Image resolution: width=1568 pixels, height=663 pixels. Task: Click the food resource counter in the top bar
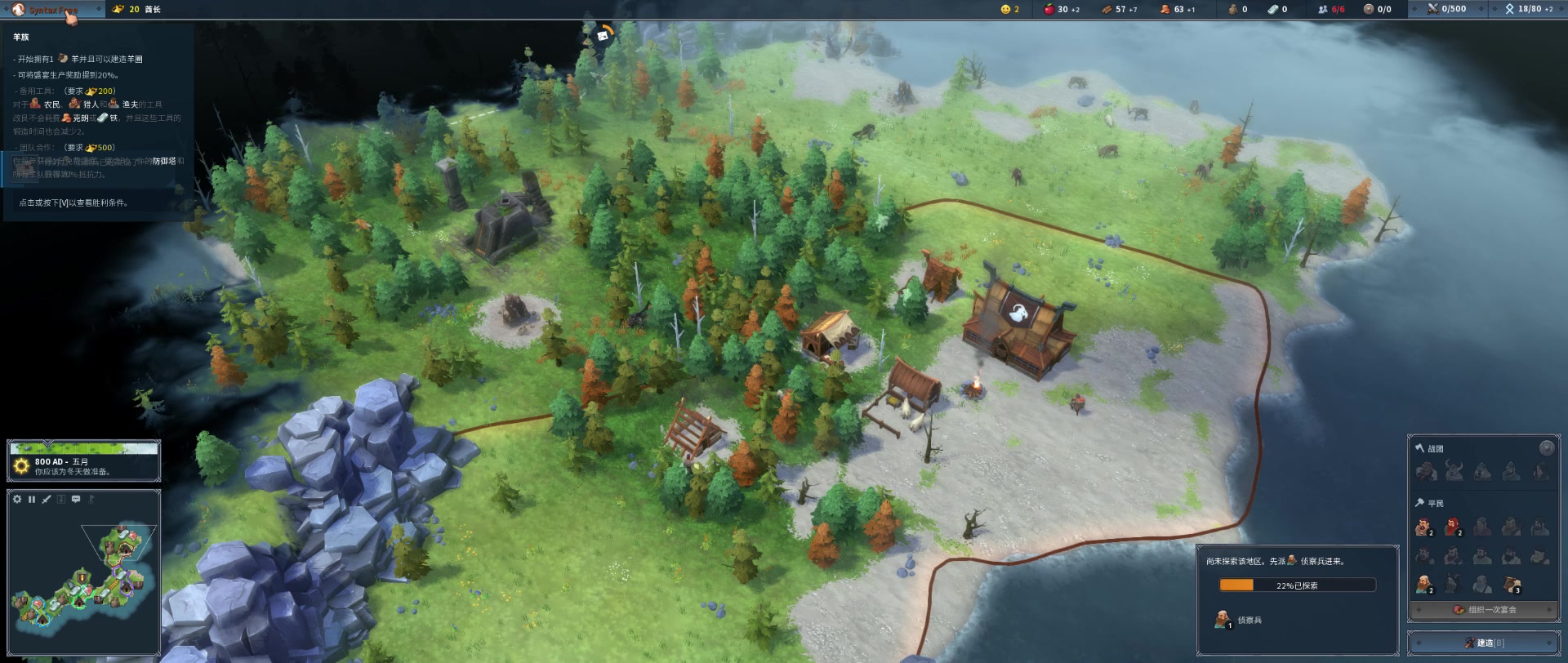(x=1062, y=9)
